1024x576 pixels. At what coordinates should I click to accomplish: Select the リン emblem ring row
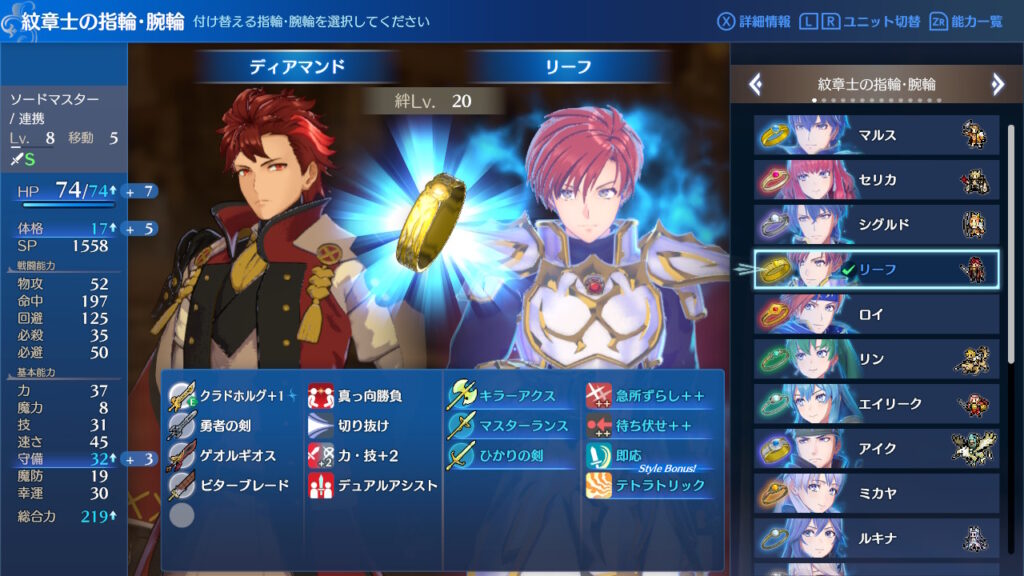875,359
